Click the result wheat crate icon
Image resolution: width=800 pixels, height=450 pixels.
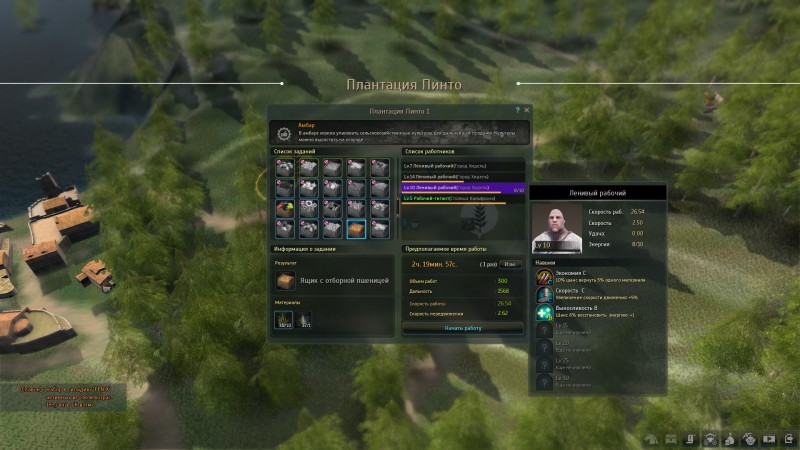pos(287,281)
